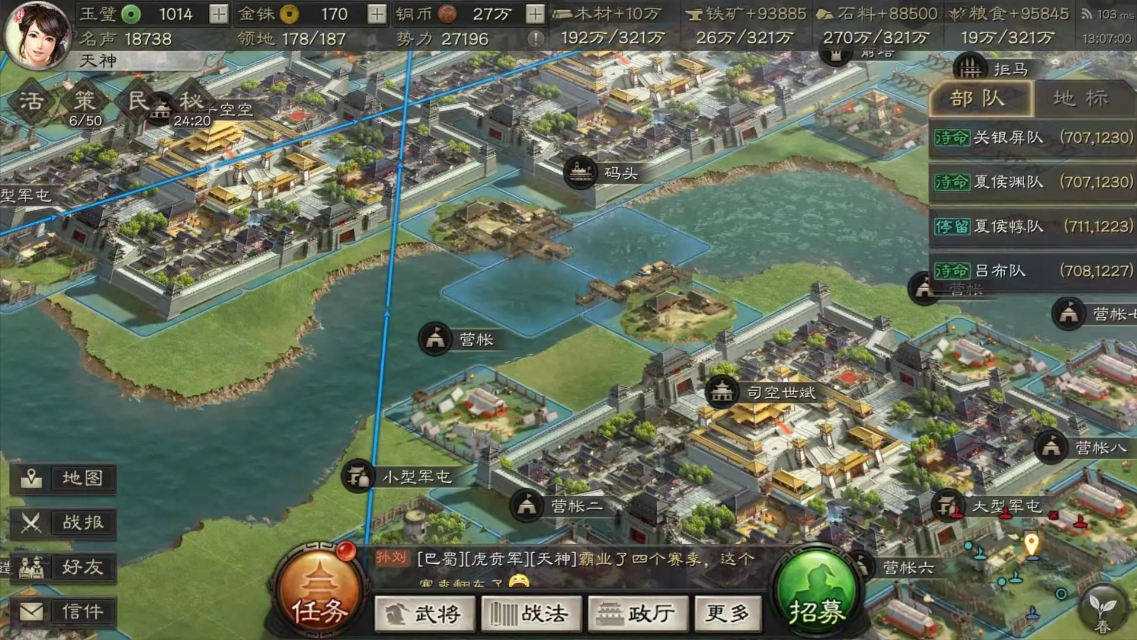1137x640 pixels.
Task: Open the 武将 generals menu
Action: click(425, 612)
